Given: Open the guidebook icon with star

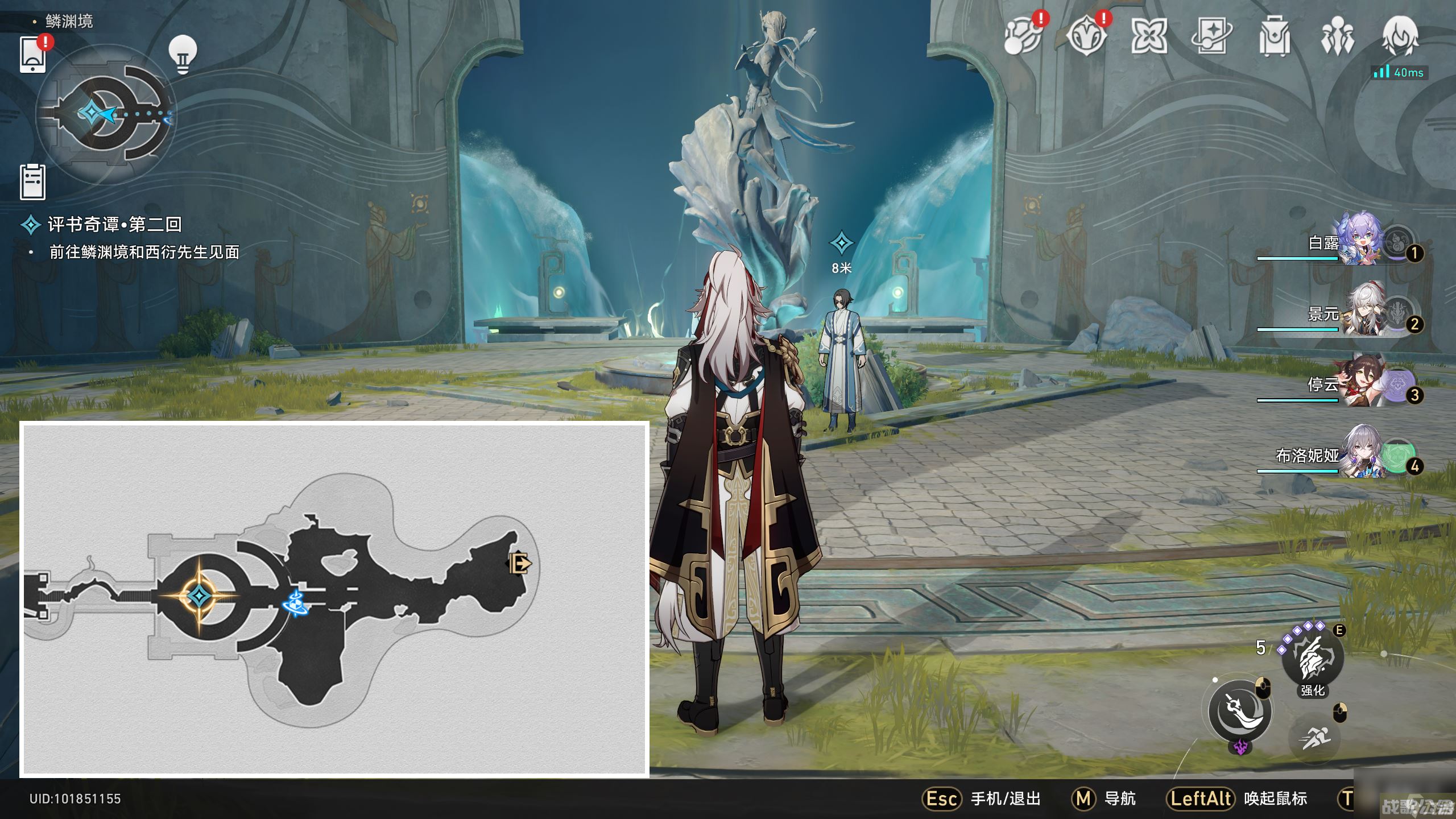Looking at the screenshot, I should tap(1211, 37).
